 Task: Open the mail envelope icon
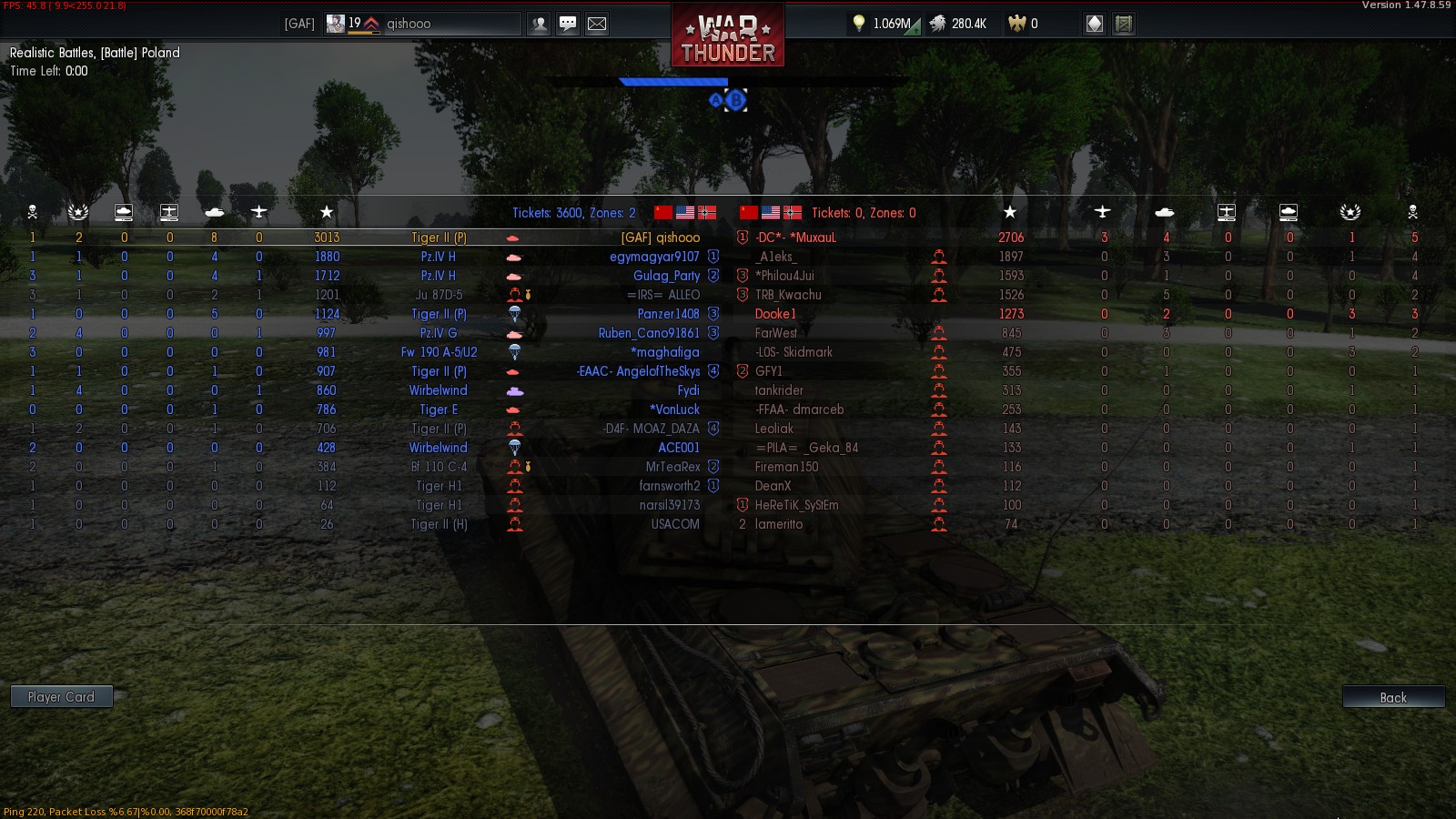coord(597,24)
